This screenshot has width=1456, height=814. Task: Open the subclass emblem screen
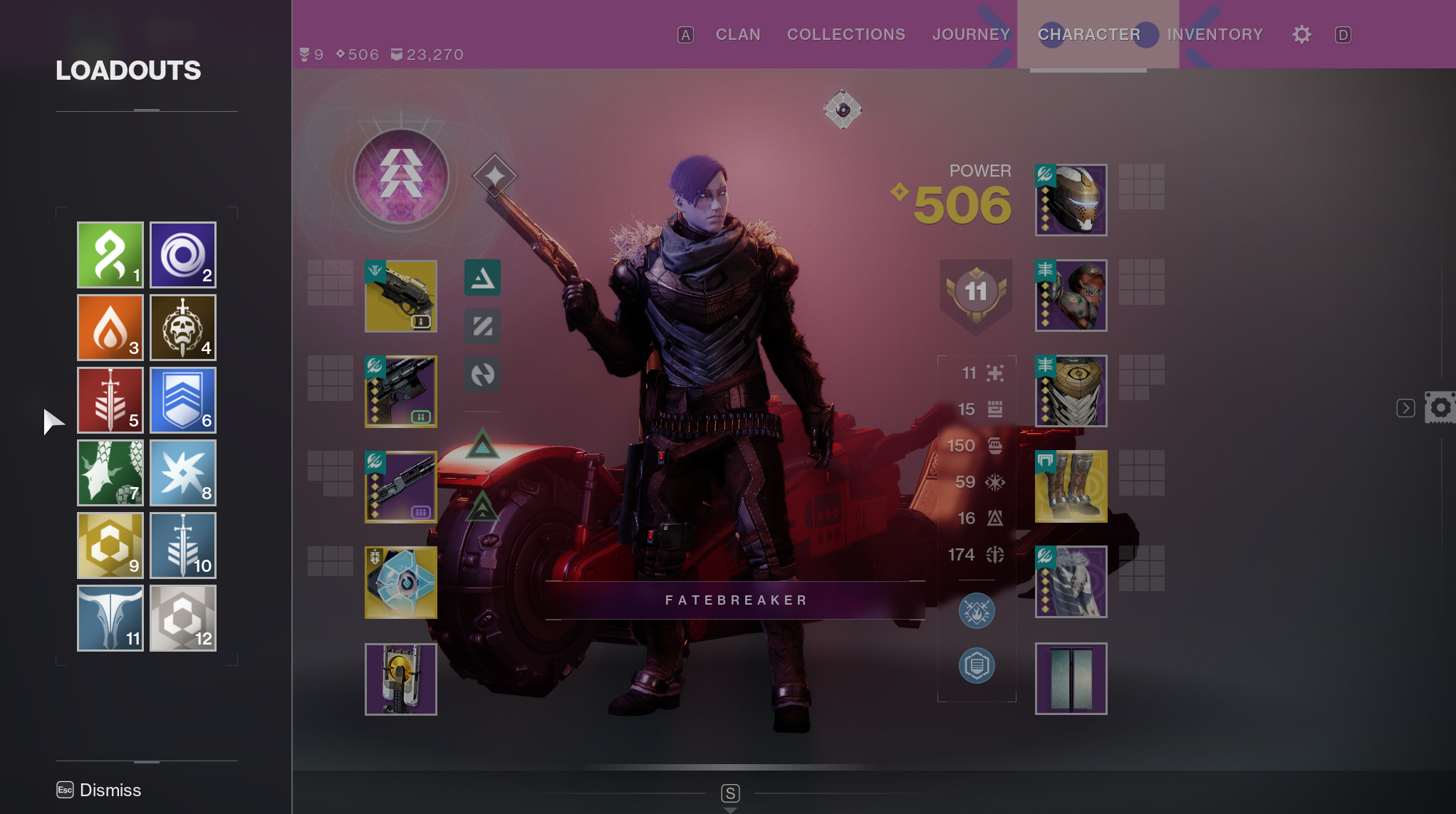tap(401, 176)
